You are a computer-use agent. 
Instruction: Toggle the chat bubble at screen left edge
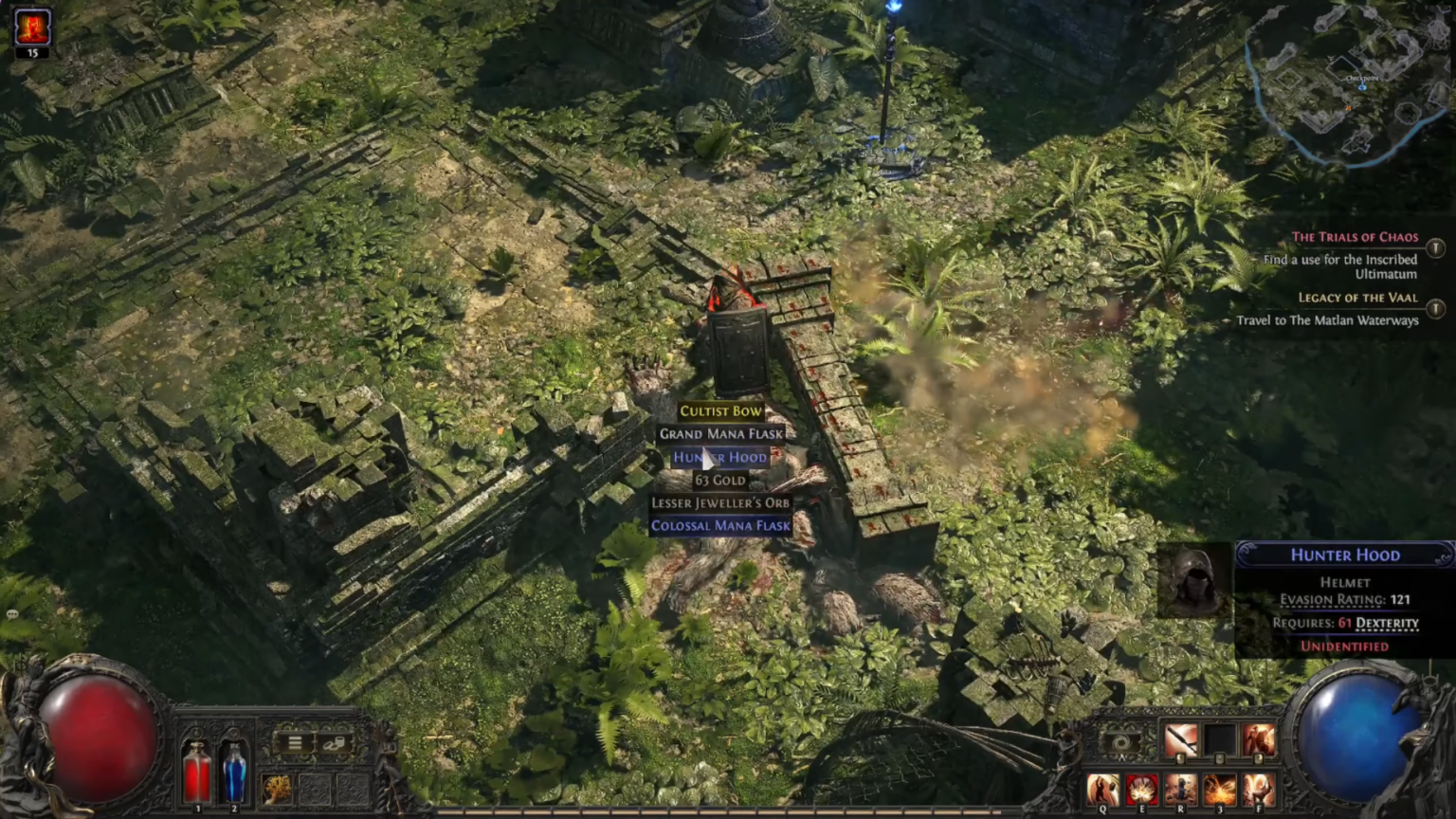click(x=11, y=614)
